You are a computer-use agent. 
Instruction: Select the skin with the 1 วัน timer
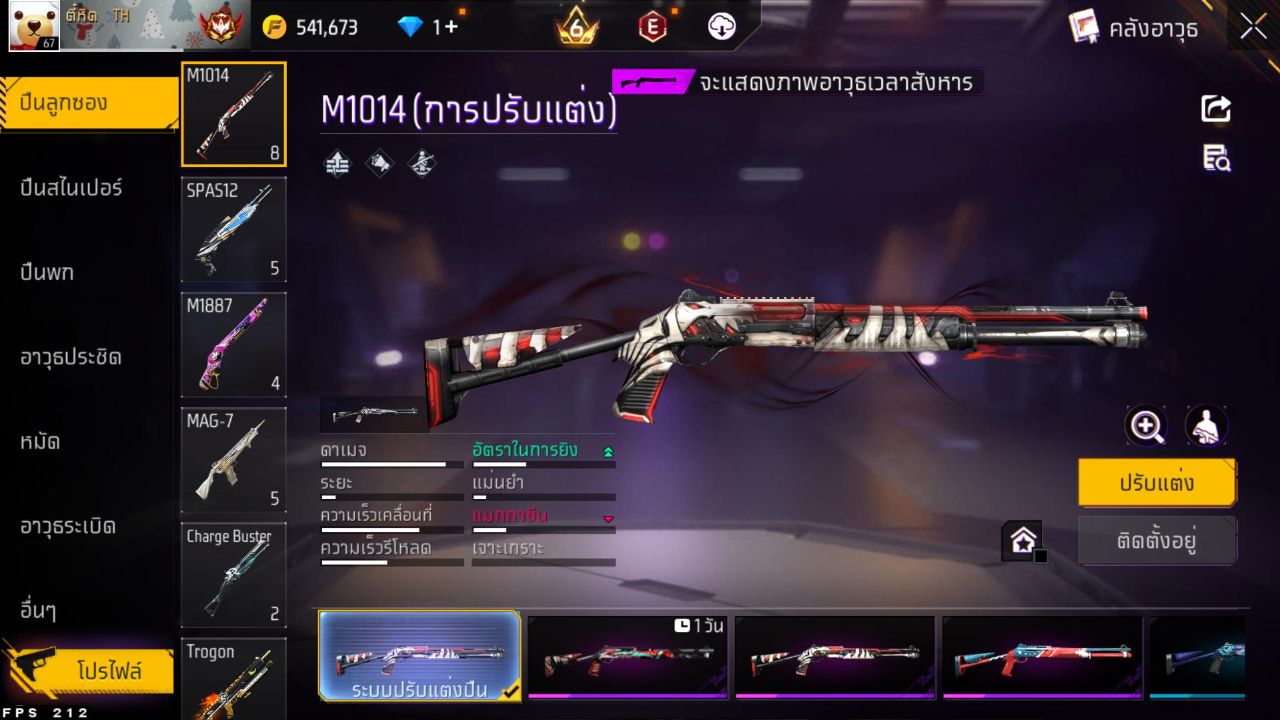[x=628, y=658]
